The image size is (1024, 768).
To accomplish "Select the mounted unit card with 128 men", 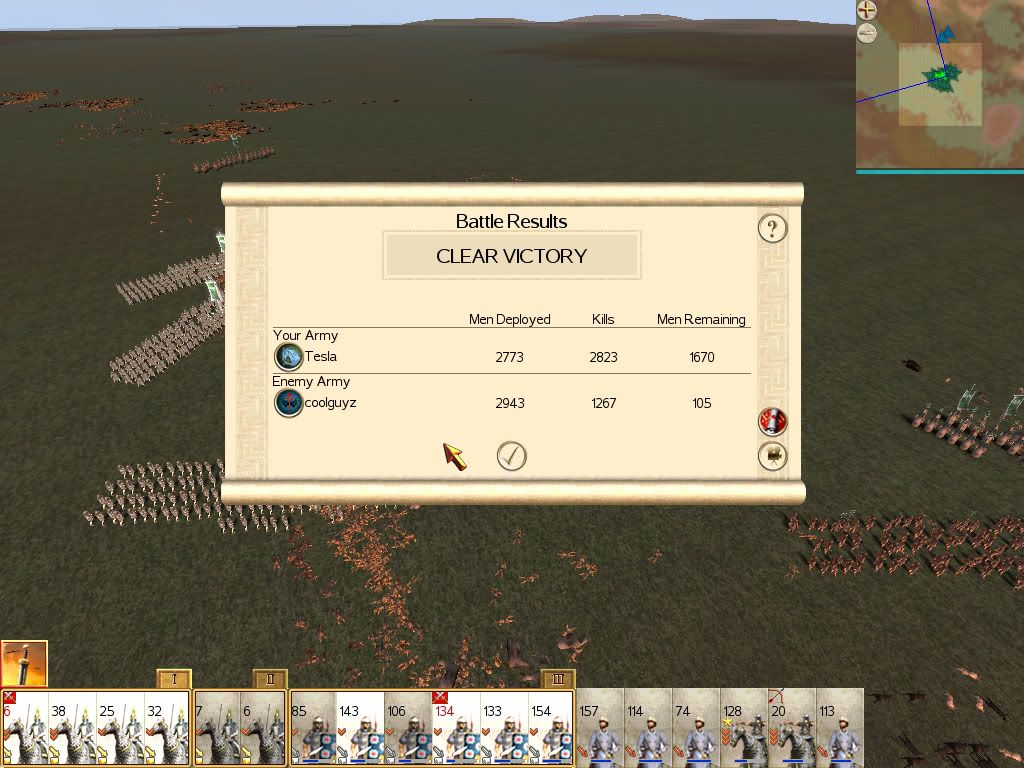I will (x=745, y=728).
